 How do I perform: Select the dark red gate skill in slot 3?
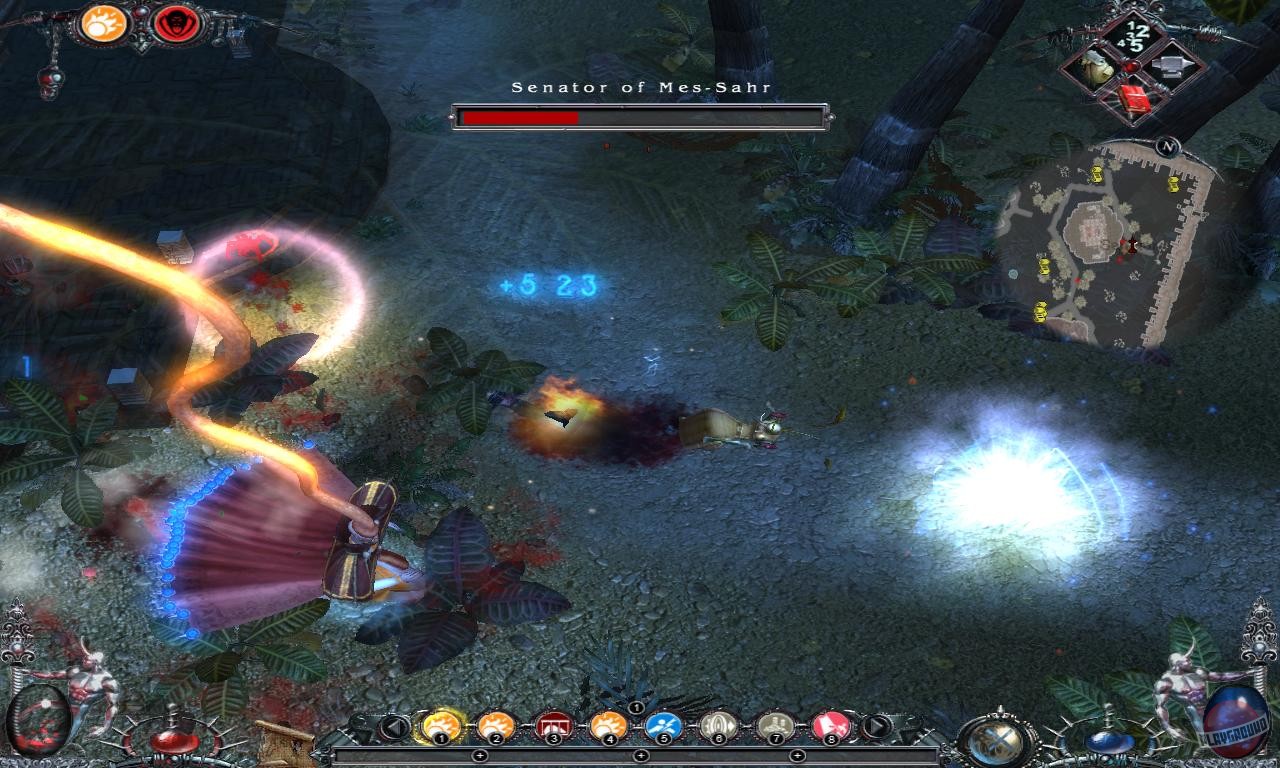tap(552, 725)
